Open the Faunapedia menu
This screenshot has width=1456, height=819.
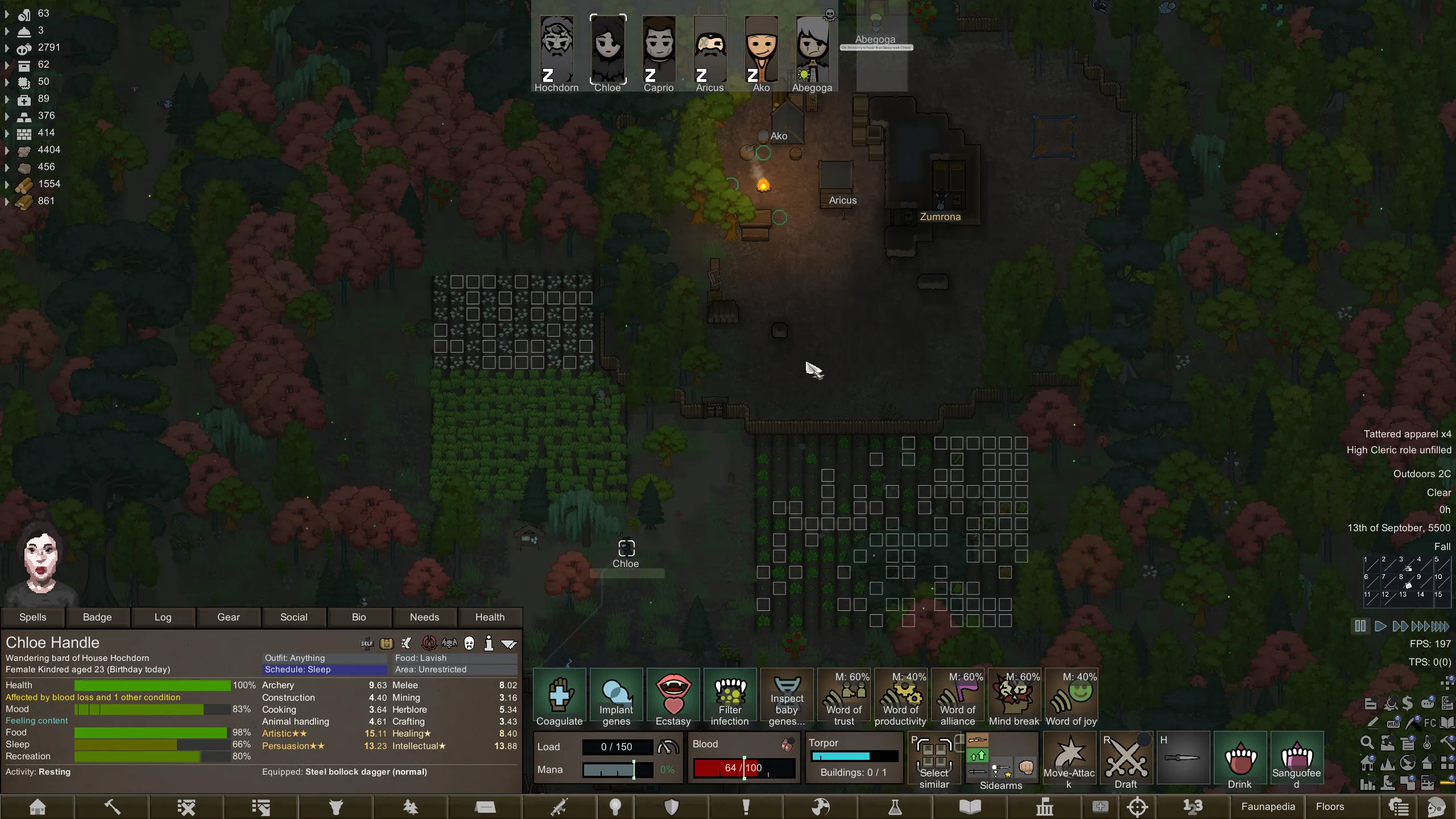coord(1268,806)
